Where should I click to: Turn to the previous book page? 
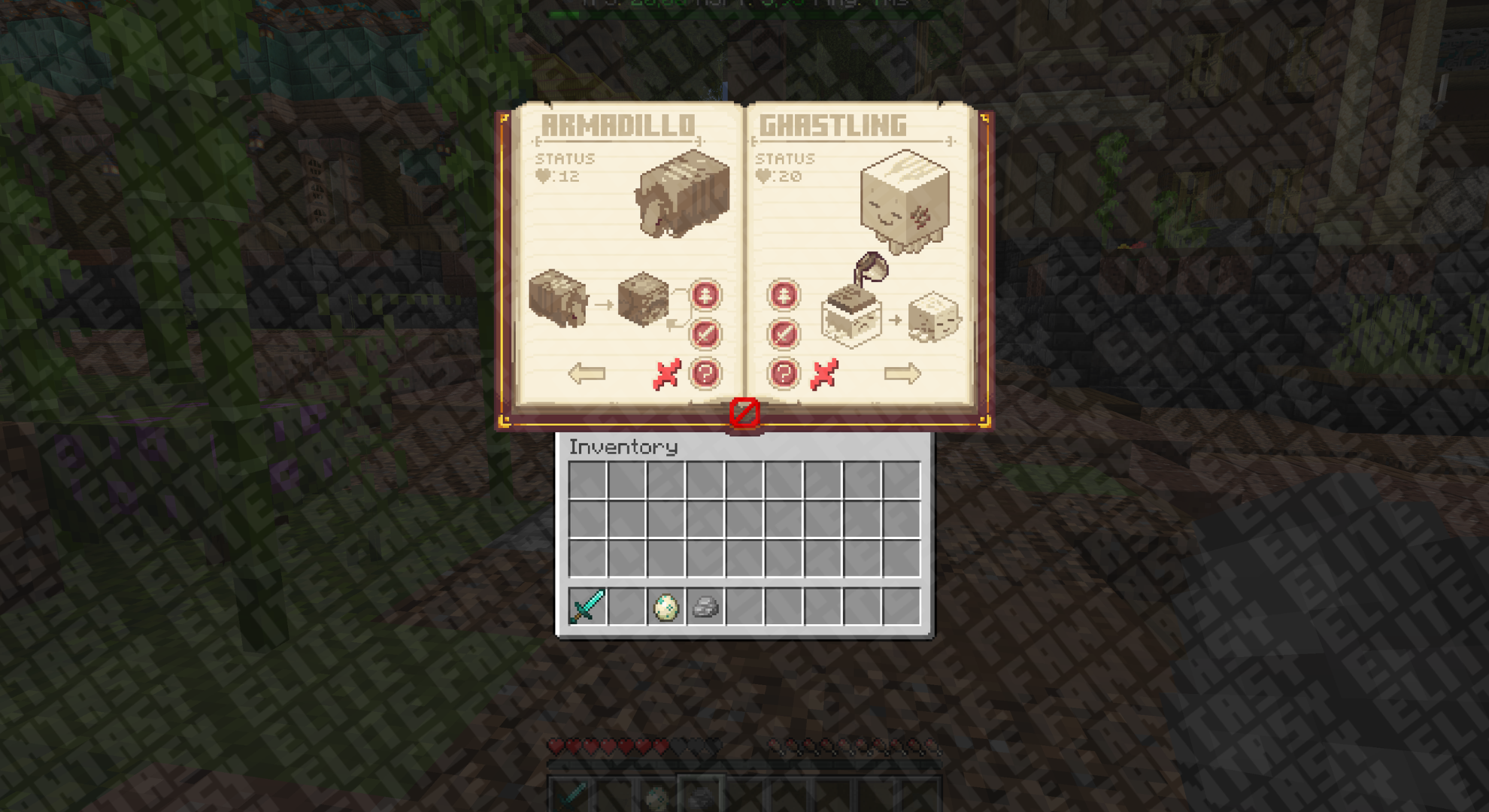pos(587,373)
